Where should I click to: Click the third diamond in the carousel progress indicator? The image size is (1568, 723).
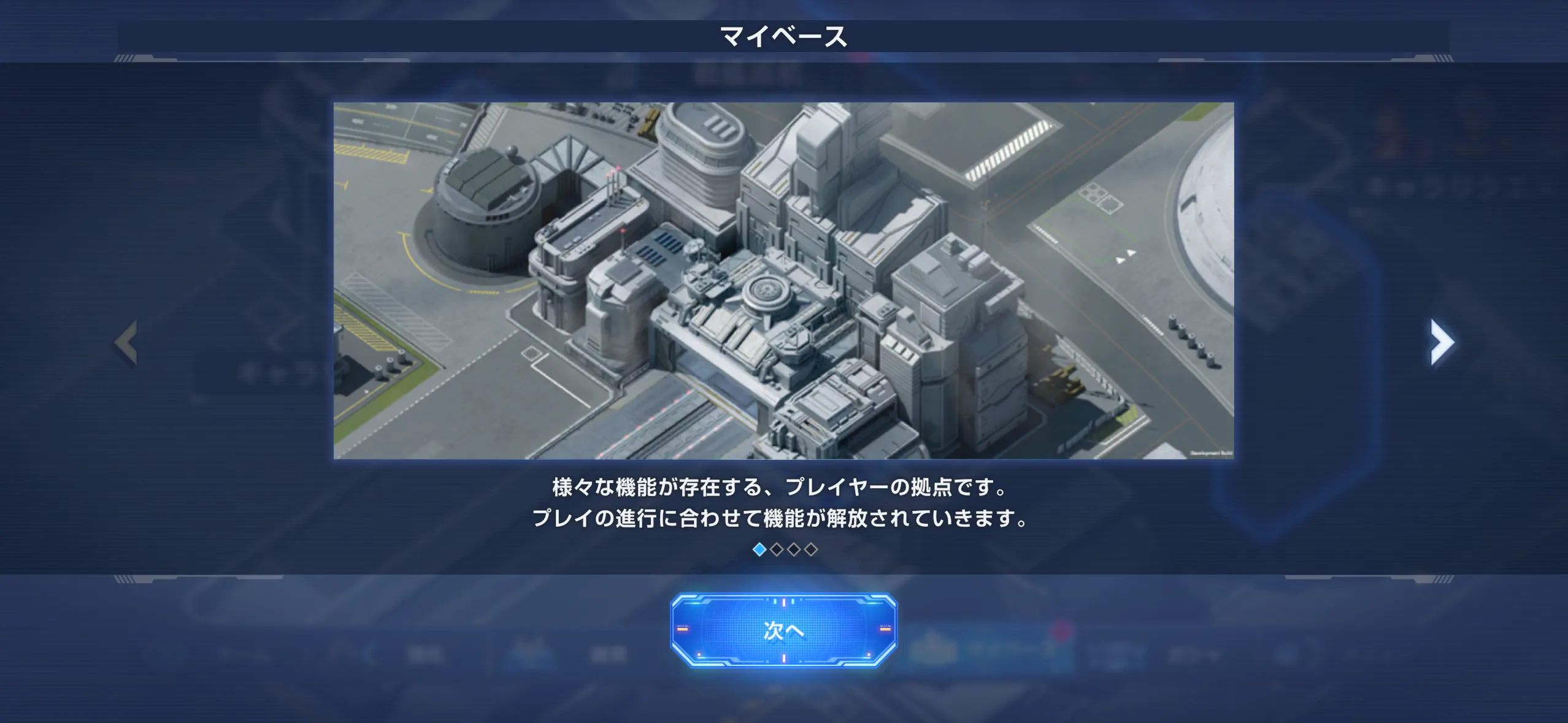coord(793,550)
